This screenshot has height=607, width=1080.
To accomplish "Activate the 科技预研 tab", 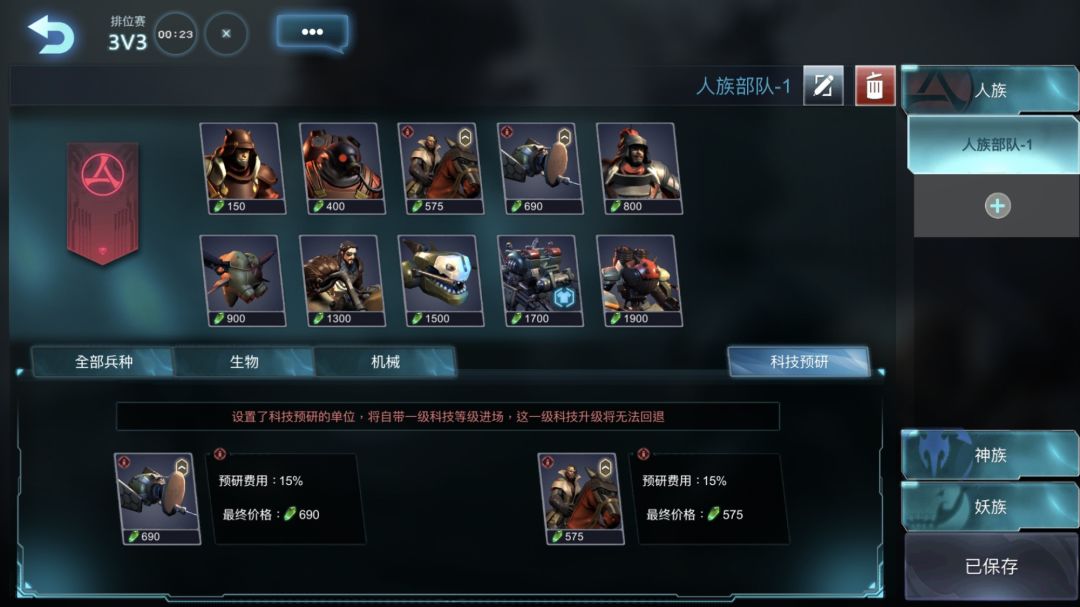I will pyautogui.click(x=798, y=362).
